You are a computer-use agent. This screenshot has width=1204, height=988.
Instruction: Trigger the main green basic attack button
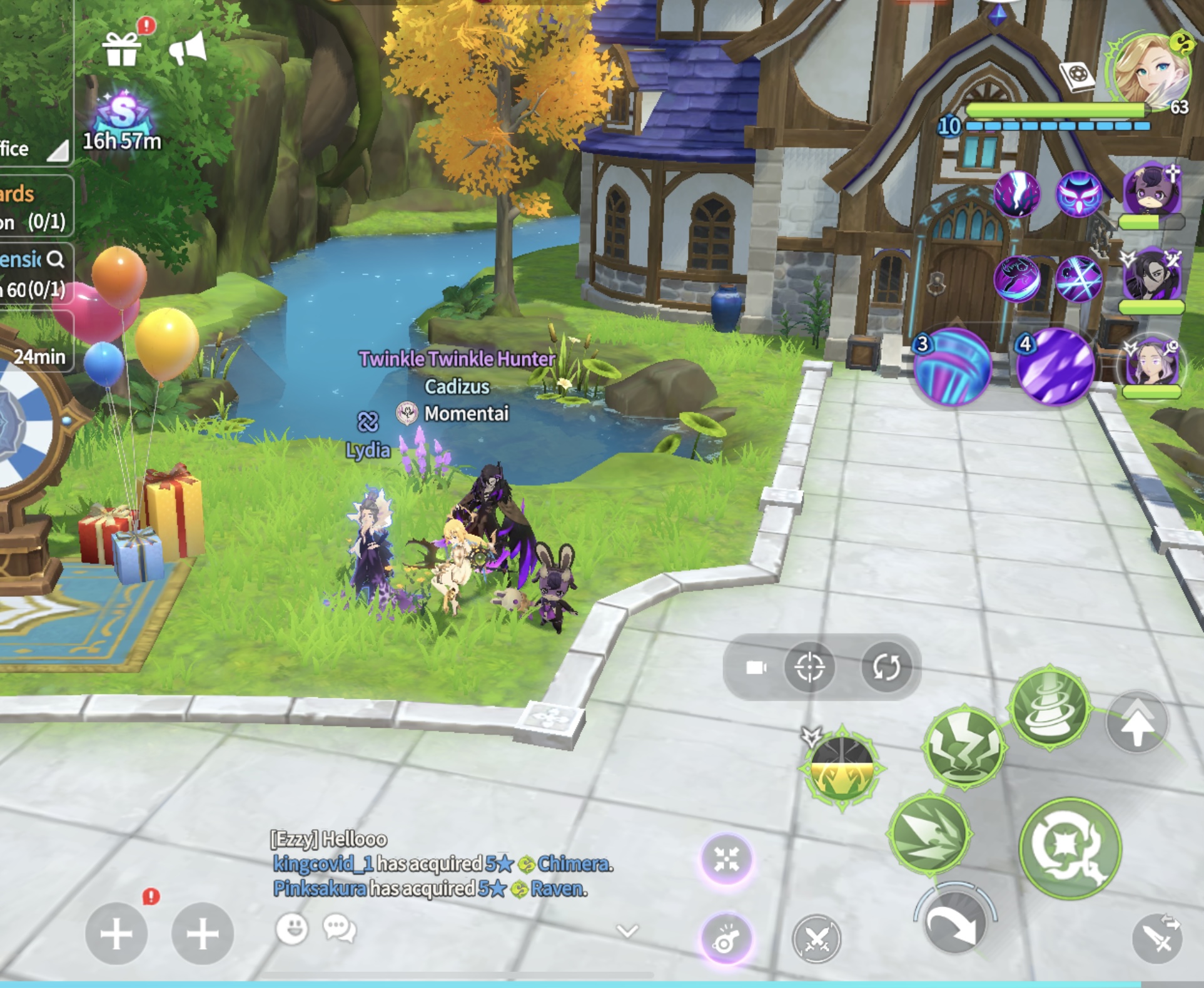1070,848
